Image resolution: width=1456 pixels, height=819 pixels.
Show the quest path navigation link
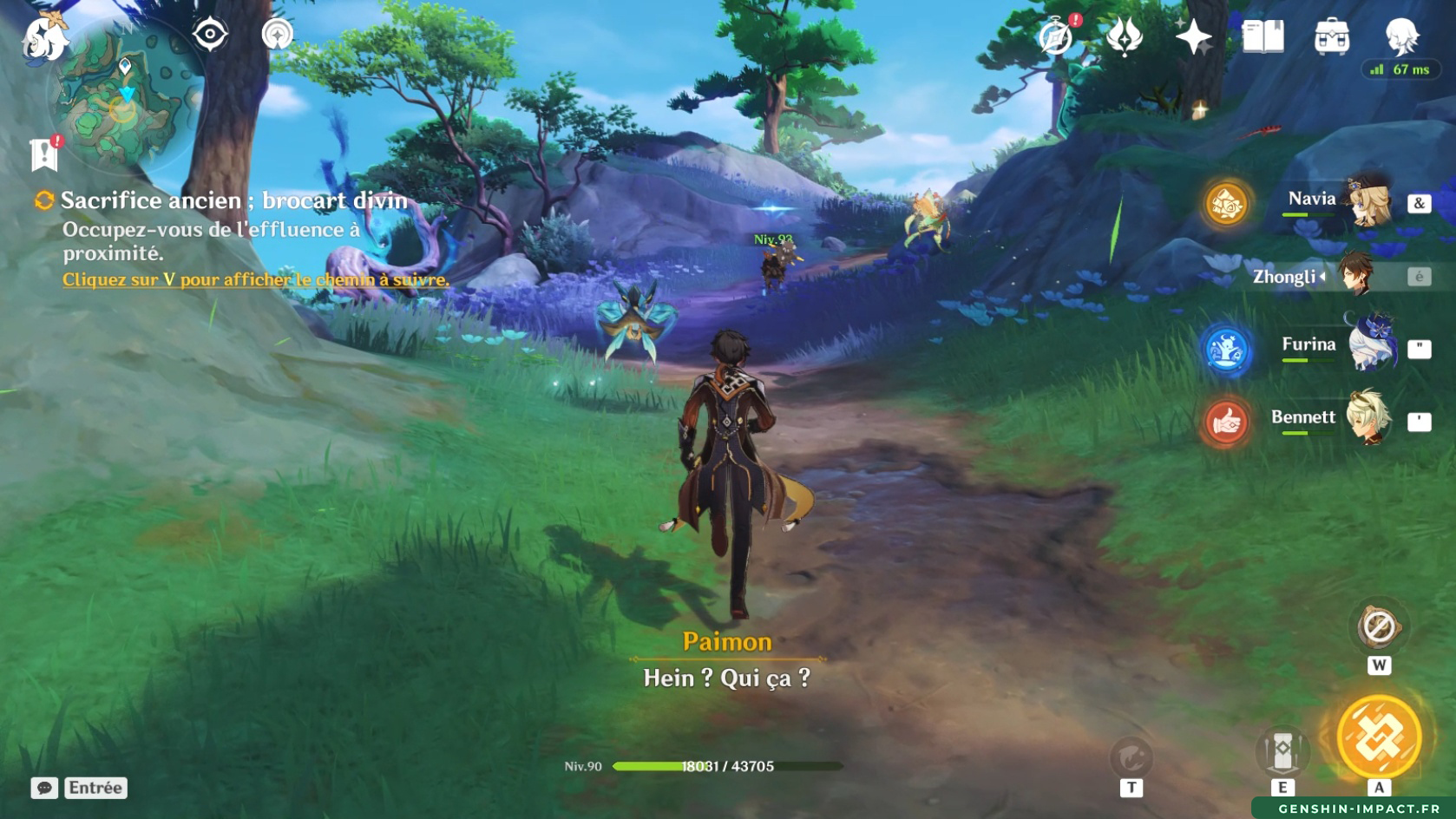point(255,279)
